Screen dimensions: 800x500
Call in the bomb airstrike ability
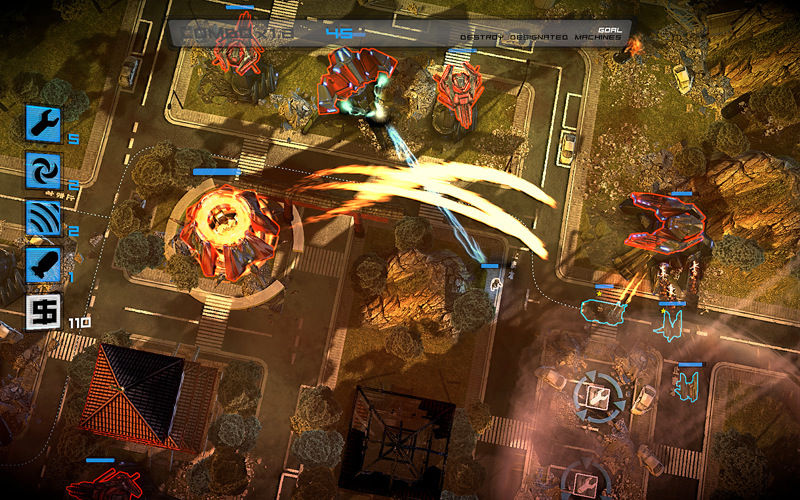point(44,265)
